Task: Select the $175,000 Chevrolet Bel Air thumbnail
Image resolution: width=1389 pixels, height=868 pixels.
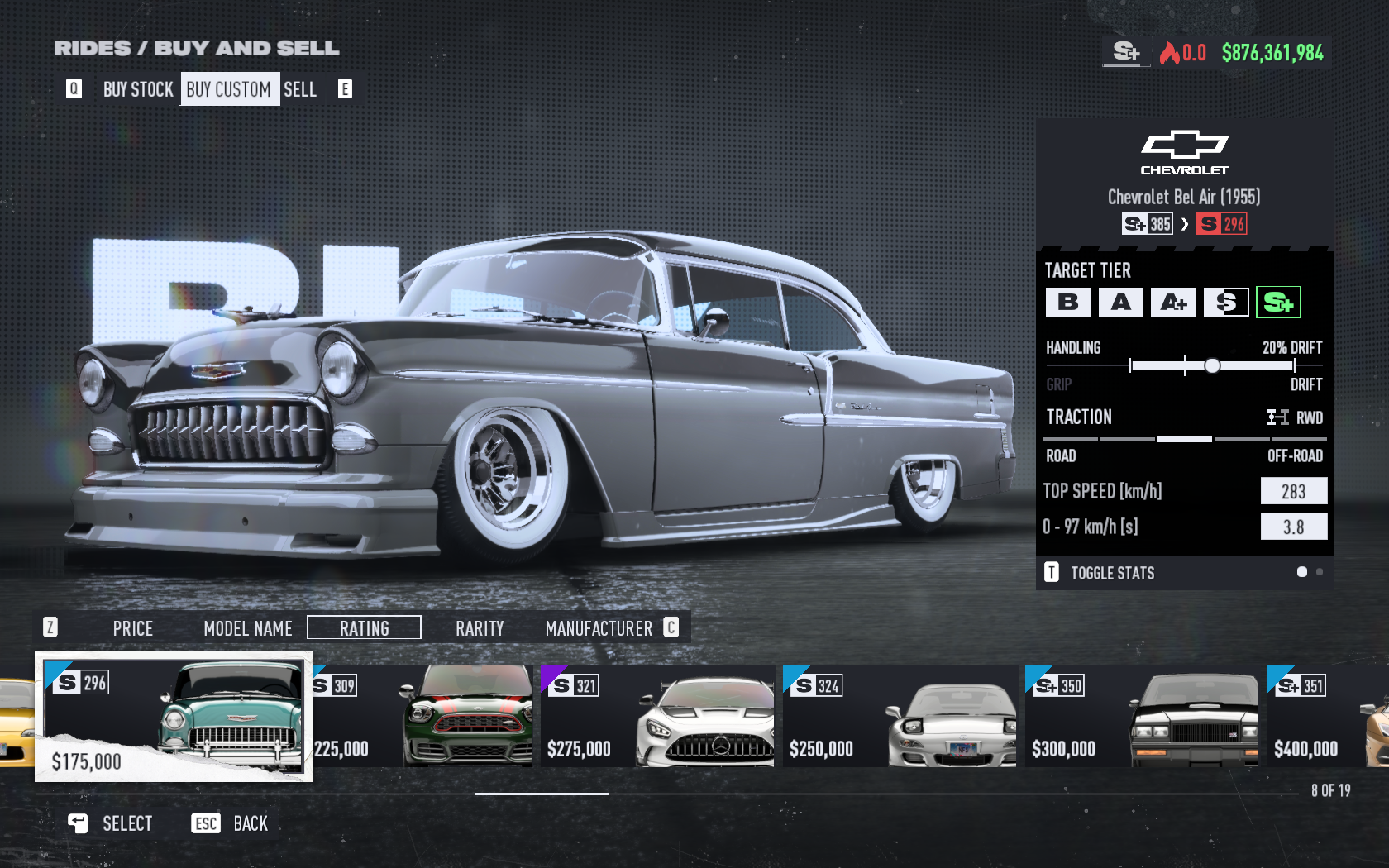Action: pos(174,717)
